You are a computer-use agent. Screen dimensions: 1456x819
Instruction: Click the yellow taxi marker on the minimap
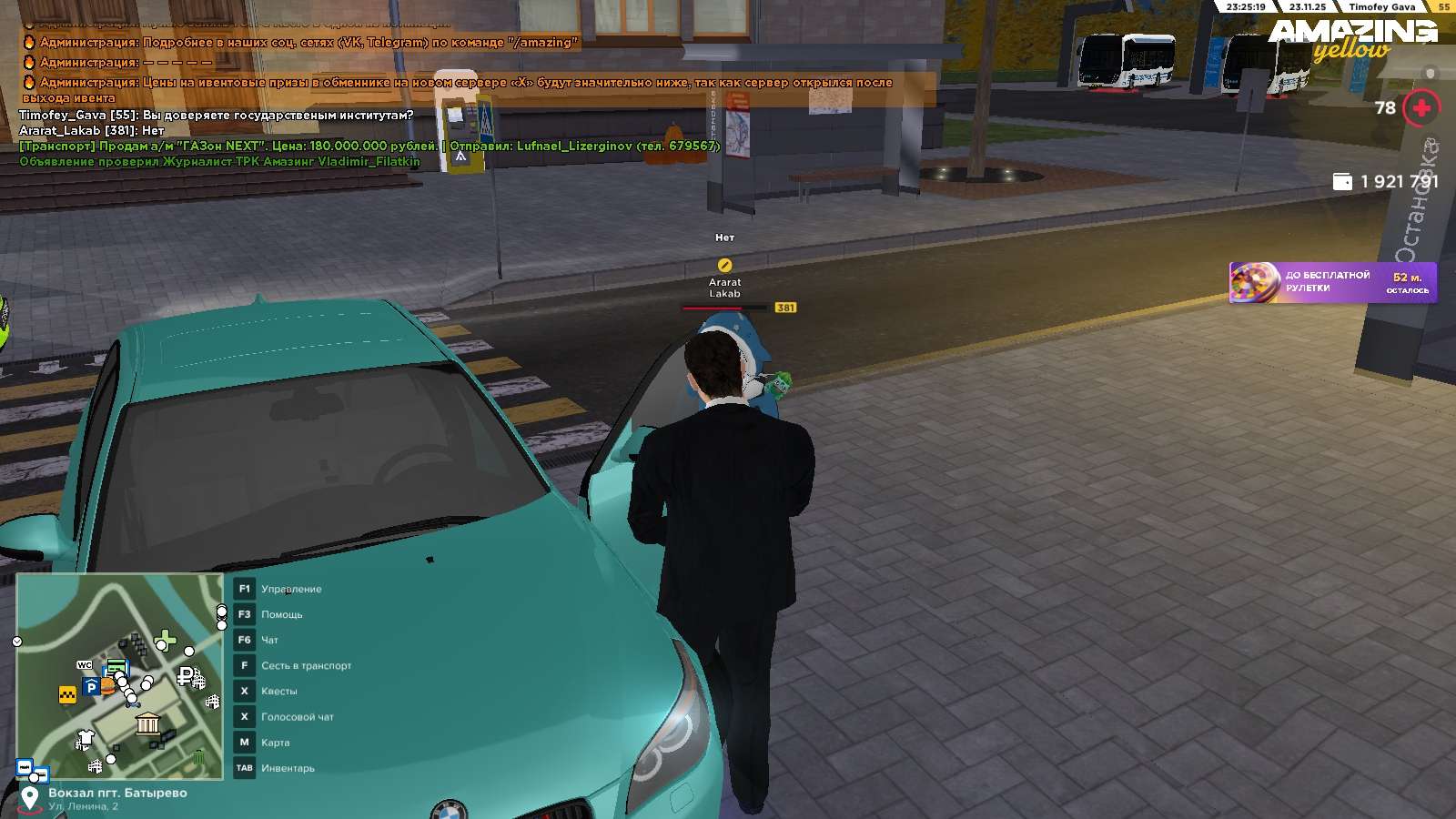(67, 695)
